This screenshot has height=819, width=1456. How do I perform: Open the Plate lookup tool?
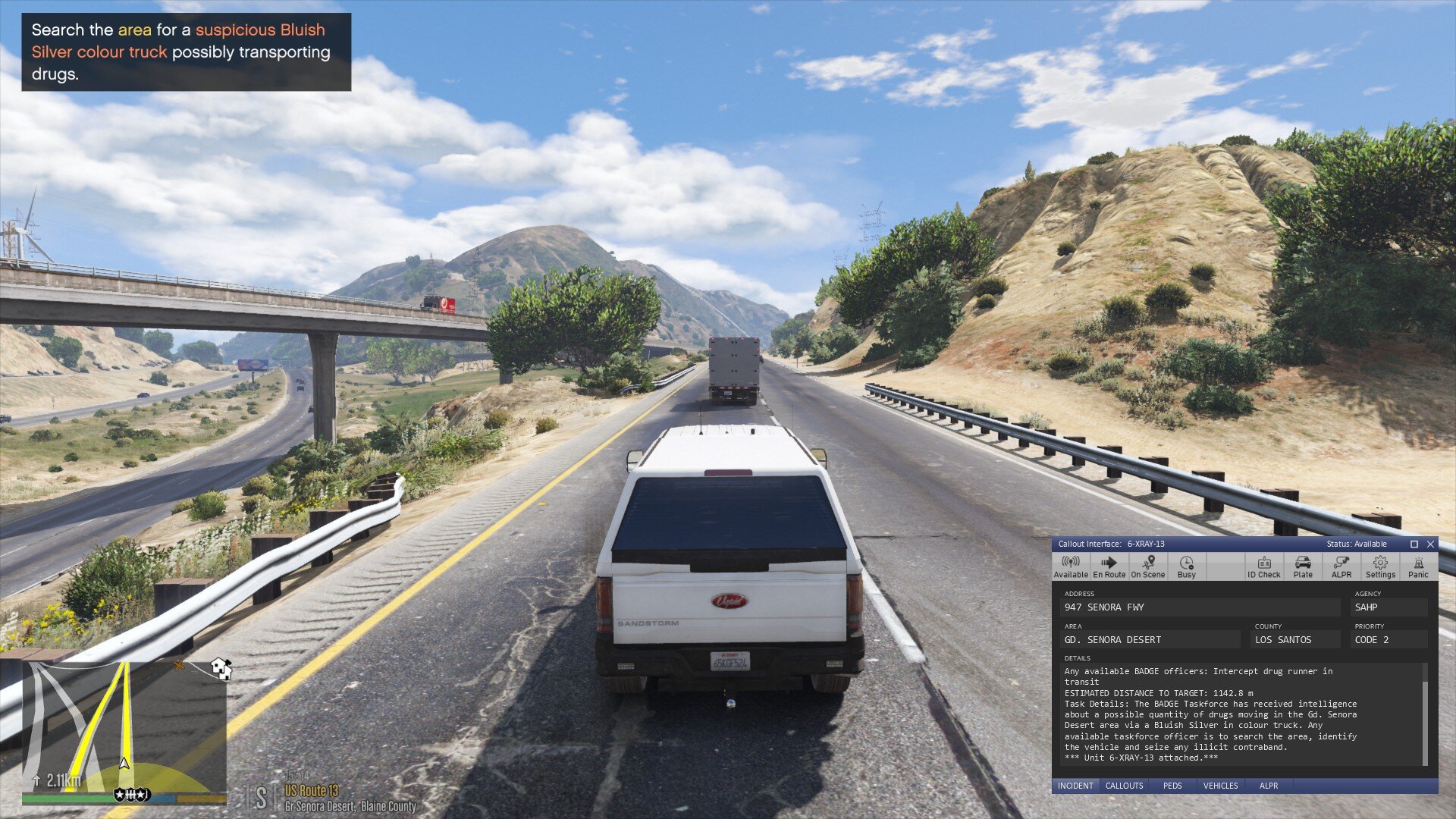click(1303, 566)
